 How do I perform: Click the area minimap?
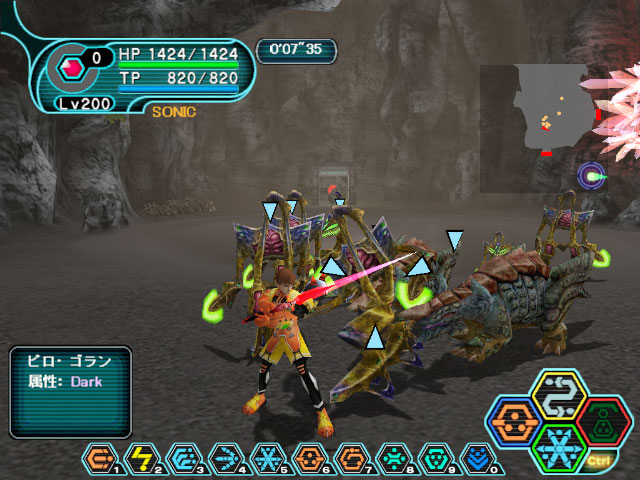533,128
